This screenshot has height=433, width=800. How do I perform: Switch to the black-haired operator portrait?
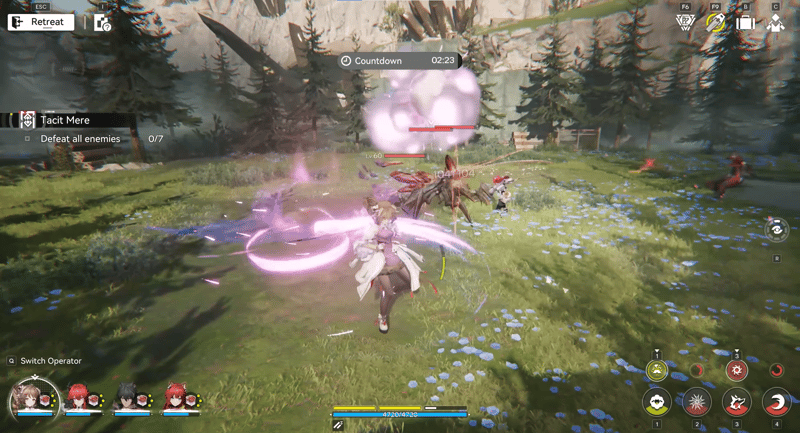(126, 397)
